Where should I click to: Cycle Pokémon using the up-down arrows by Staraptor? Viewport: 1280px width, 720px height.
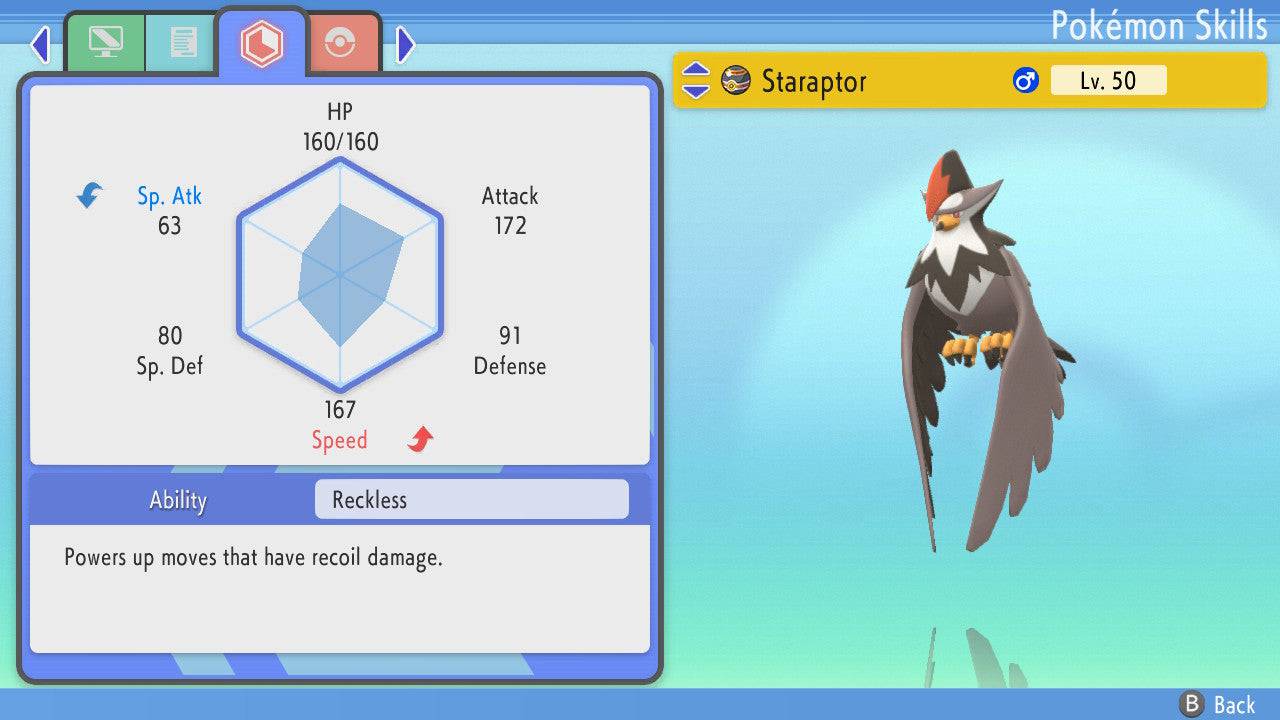pos(695,81)
